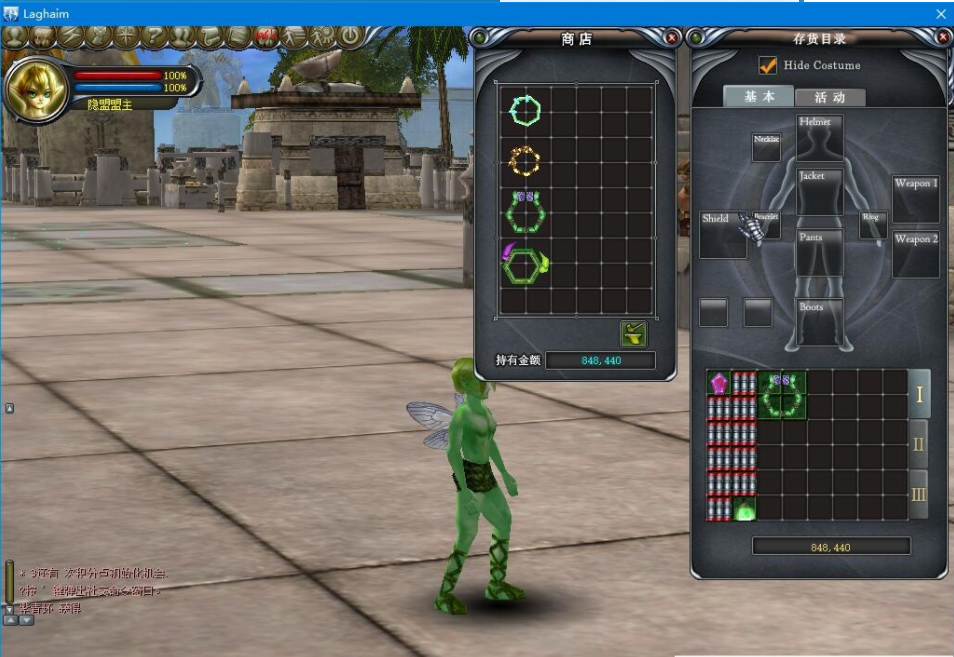Select the glowing green potion in the inventory
This screenshot has height=657, width=954.
coord(744,509)
